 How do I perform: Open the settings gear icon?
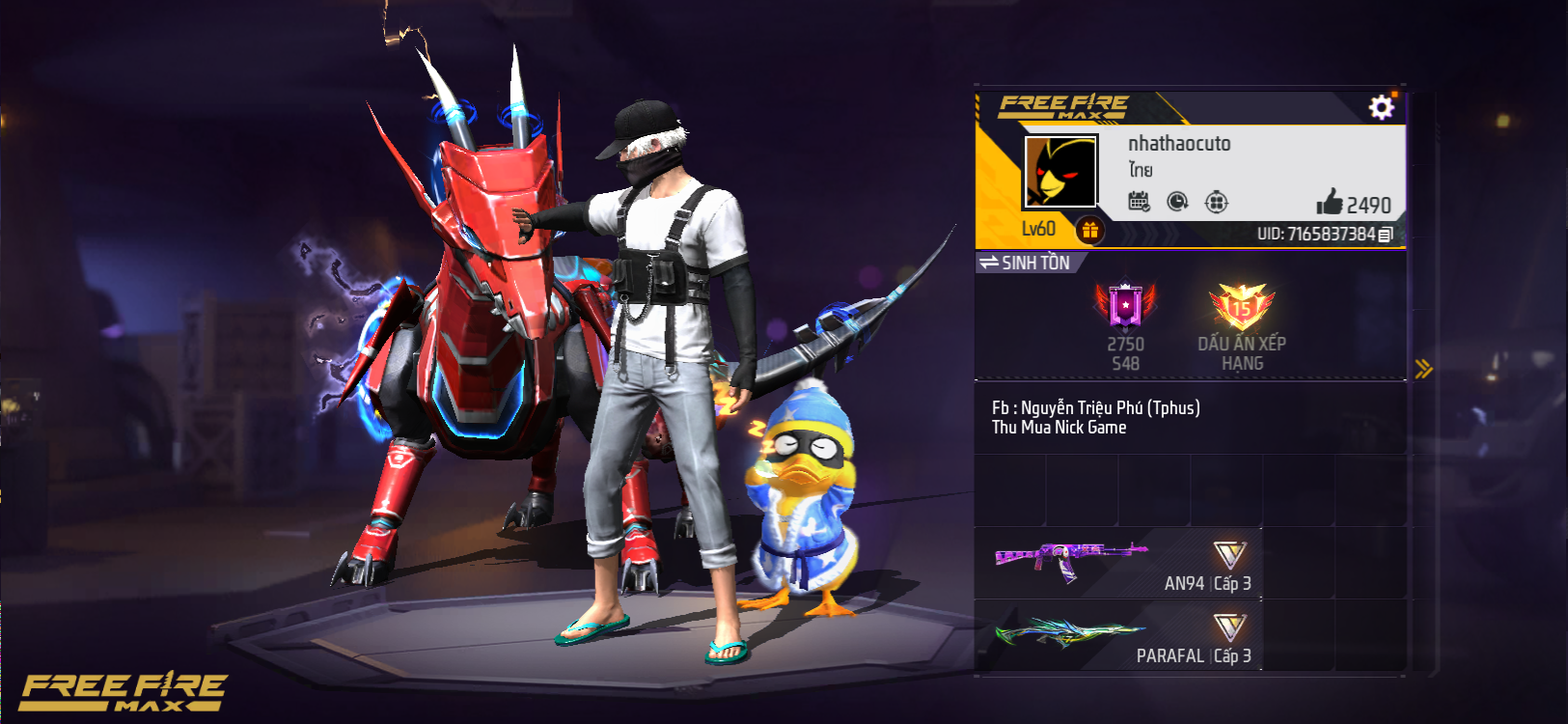coord(1382,107)
